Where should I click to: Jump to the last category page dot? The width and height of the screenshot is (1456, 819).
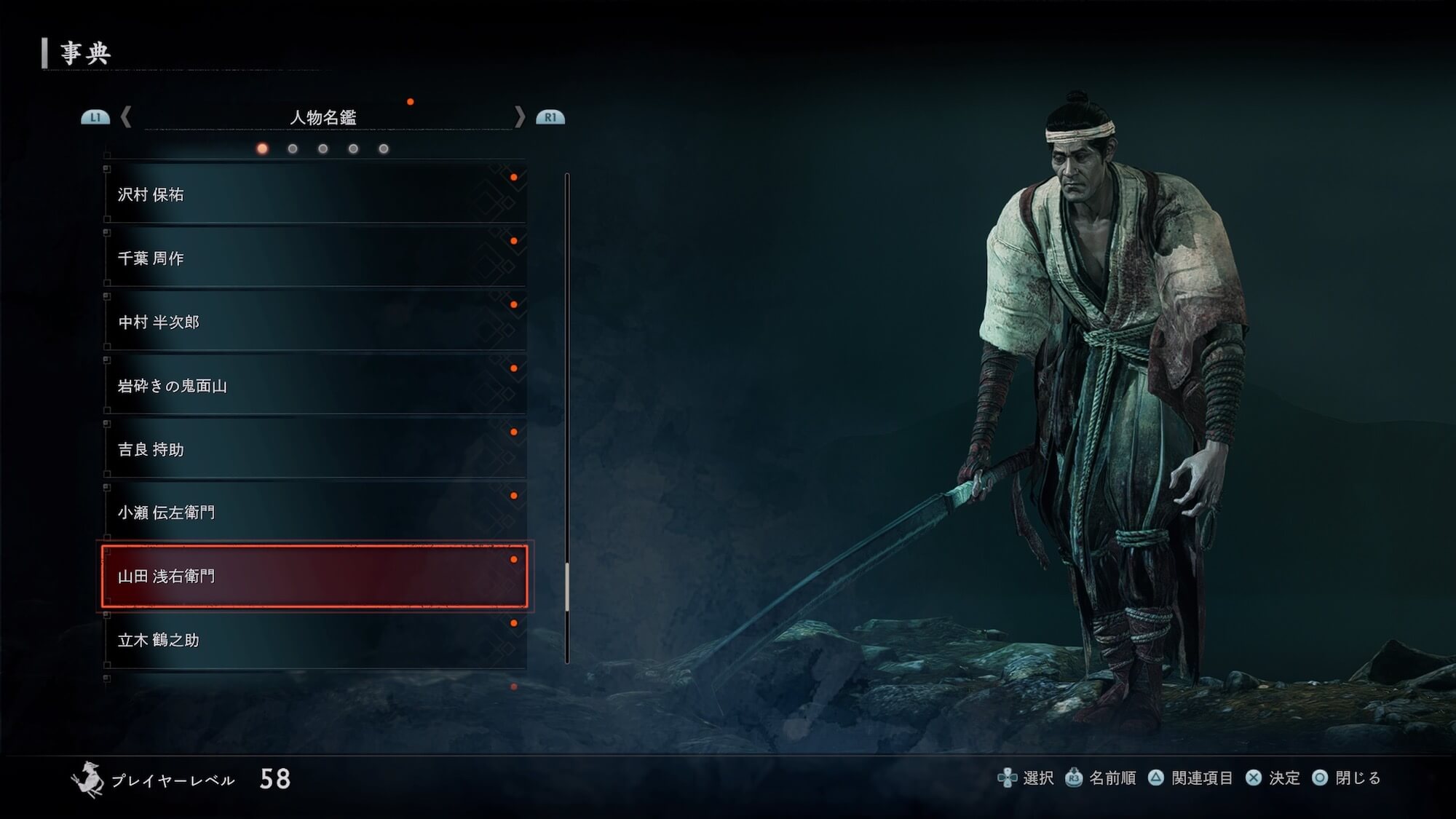(x=384, y=149)
